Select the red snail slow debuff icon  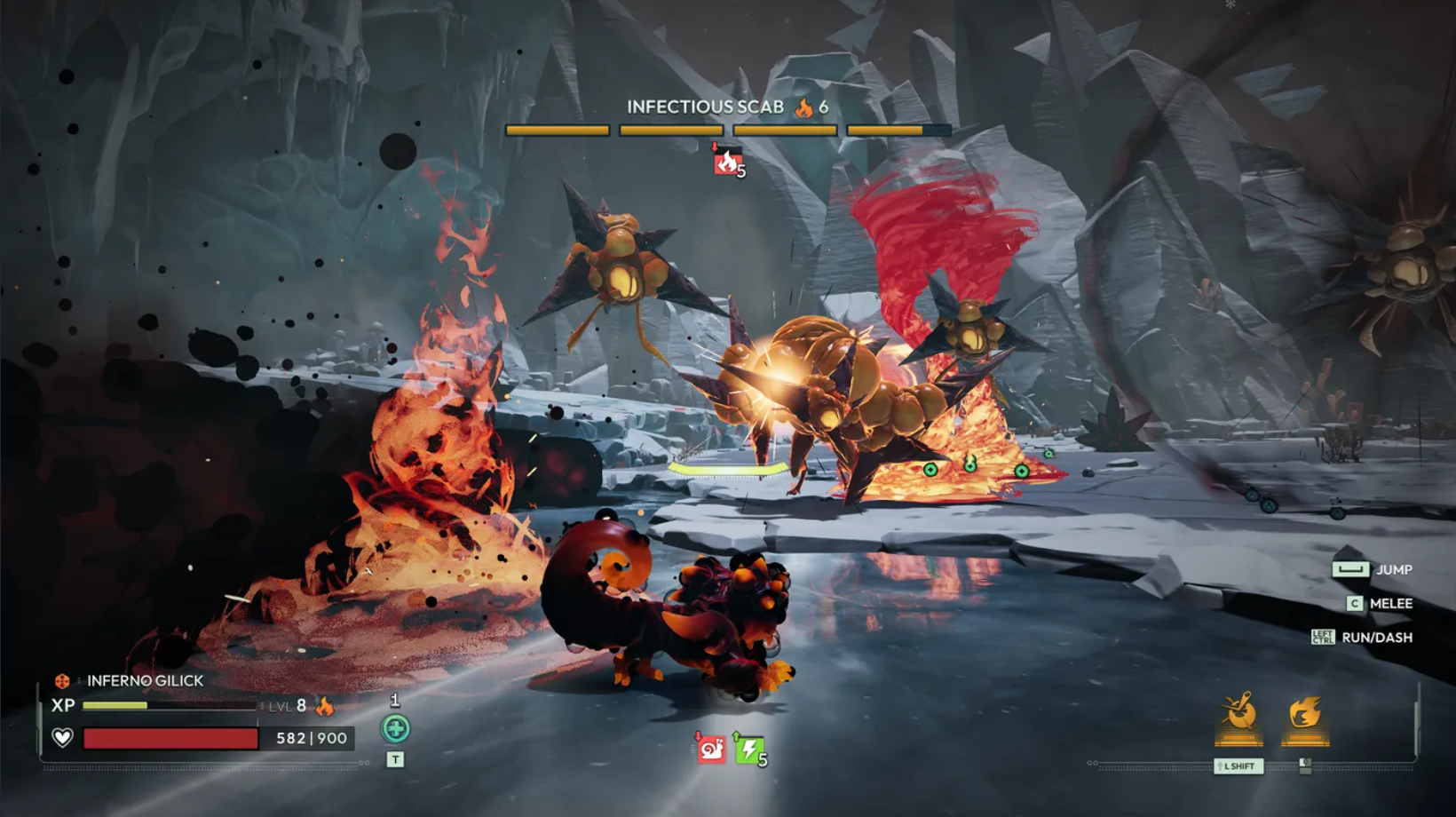coord(711,750)
